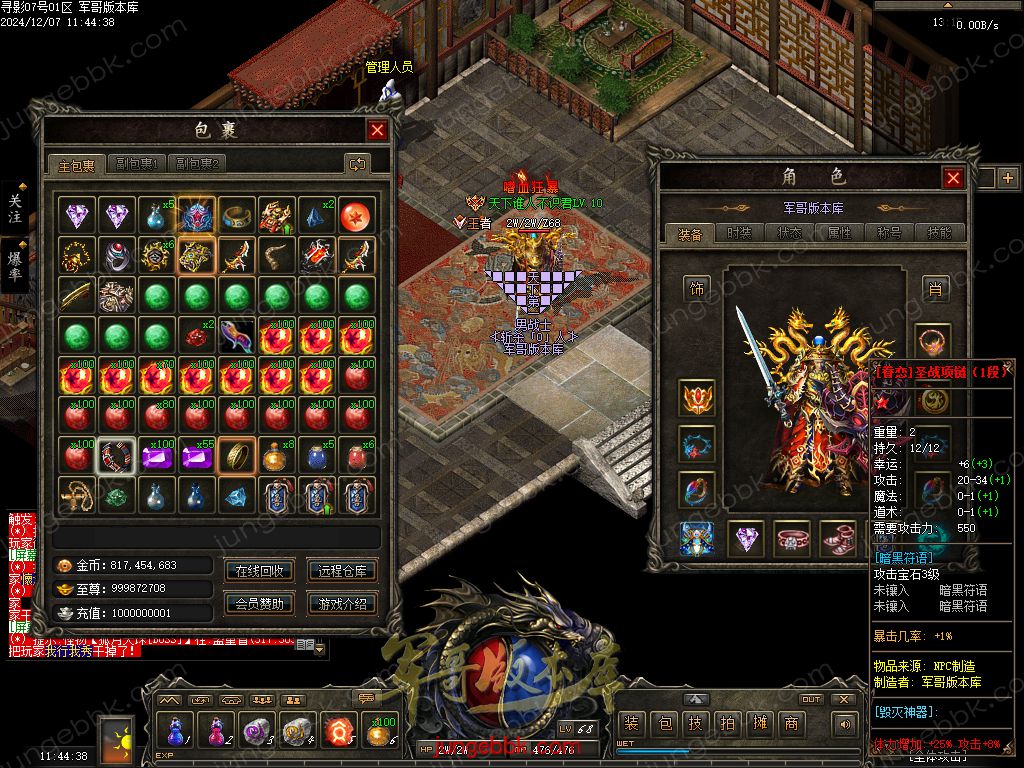Toggle the sound speaker button

pyautogui.click(x=846, y=724)
